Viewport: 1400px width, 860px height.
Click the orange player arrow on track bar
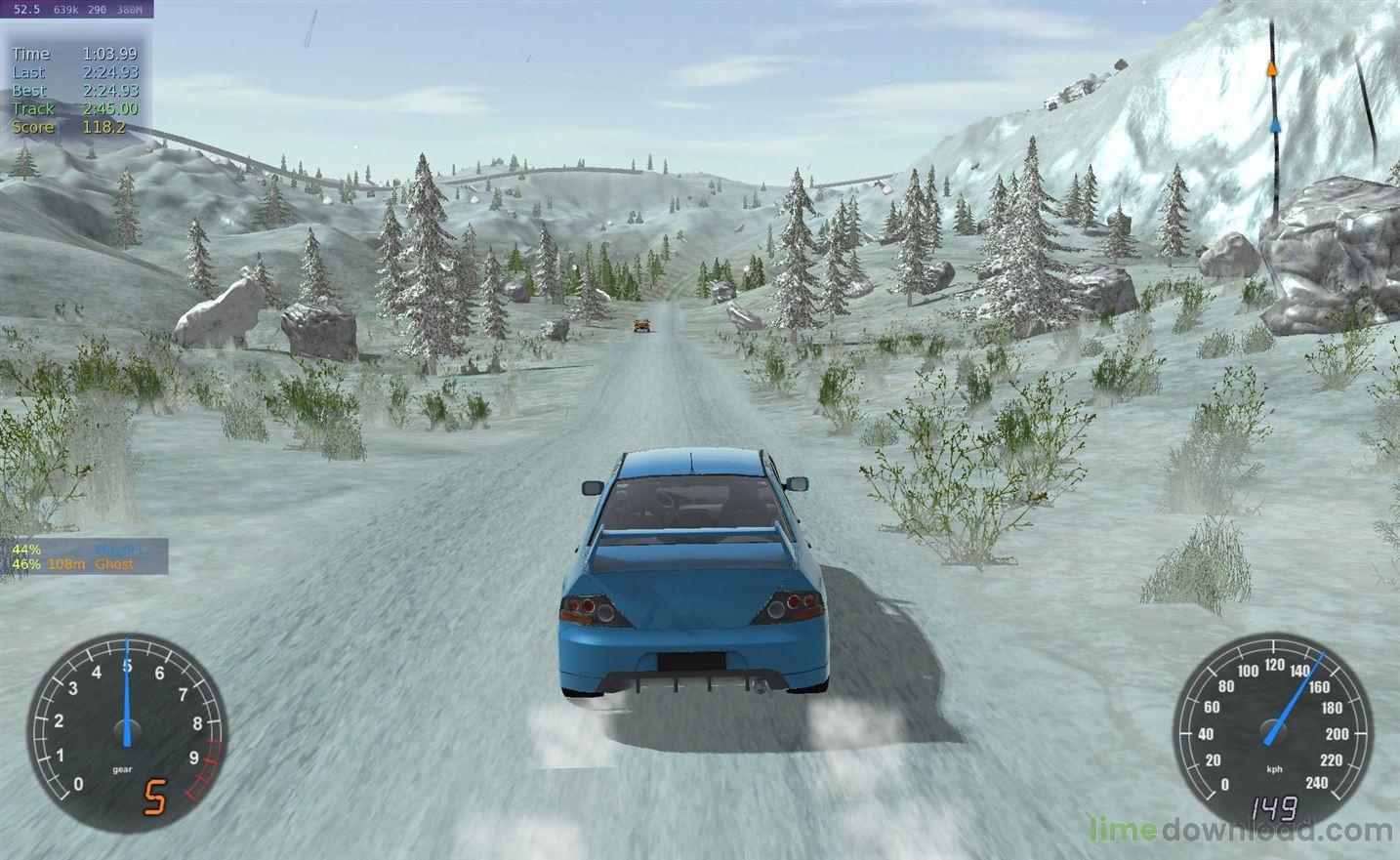coord(1272,68)
